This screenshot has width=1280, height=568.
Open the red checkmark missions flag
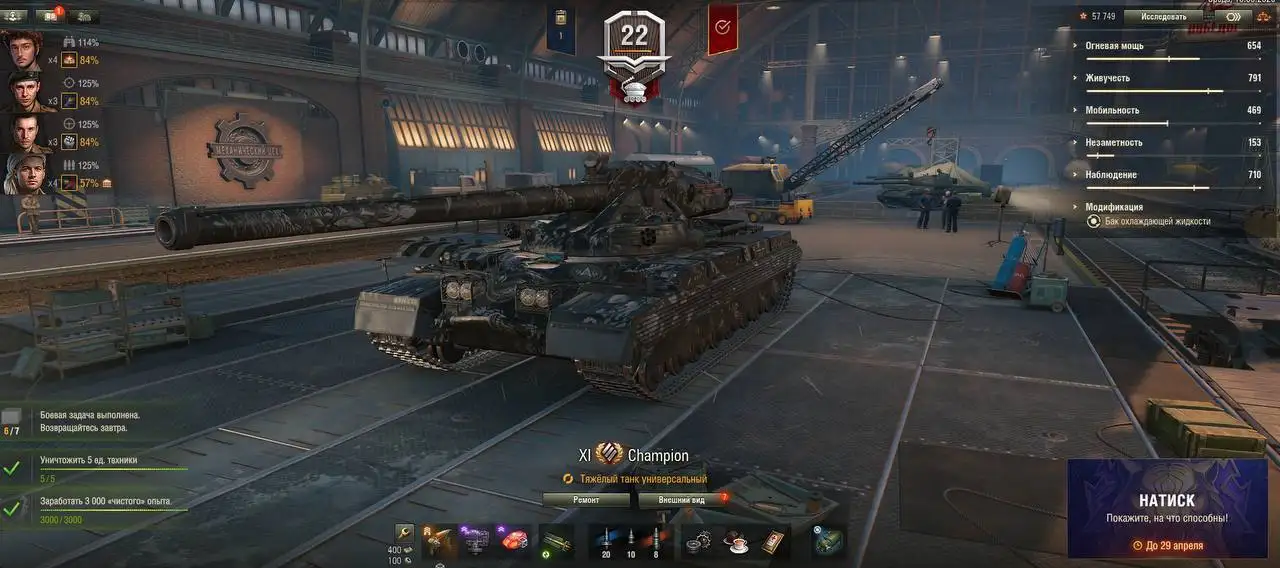click(x=722, y=29)
